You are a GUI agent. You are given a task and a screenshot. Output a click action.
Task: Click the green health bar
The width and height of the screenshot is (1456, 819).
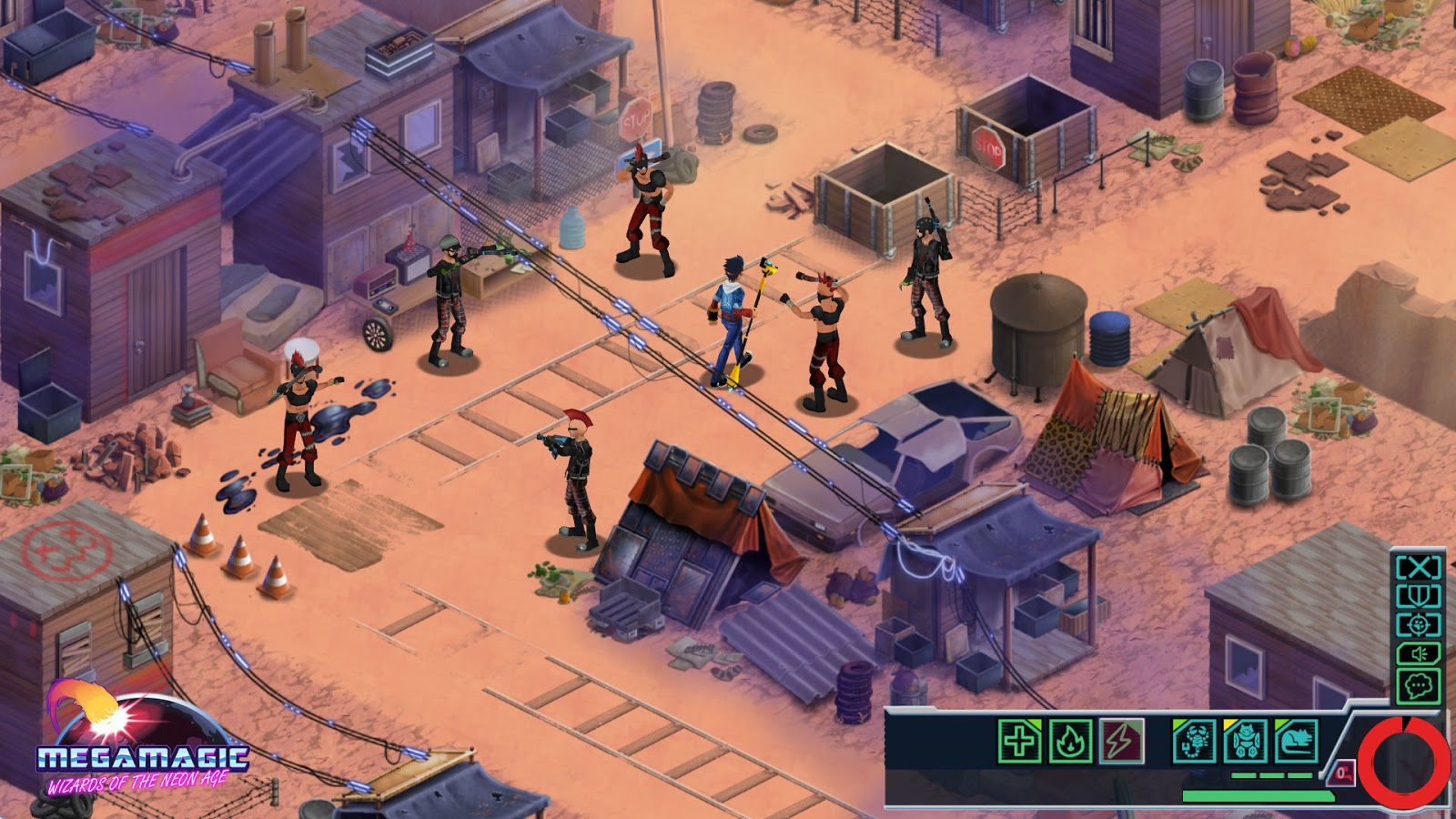[1259, 794]
